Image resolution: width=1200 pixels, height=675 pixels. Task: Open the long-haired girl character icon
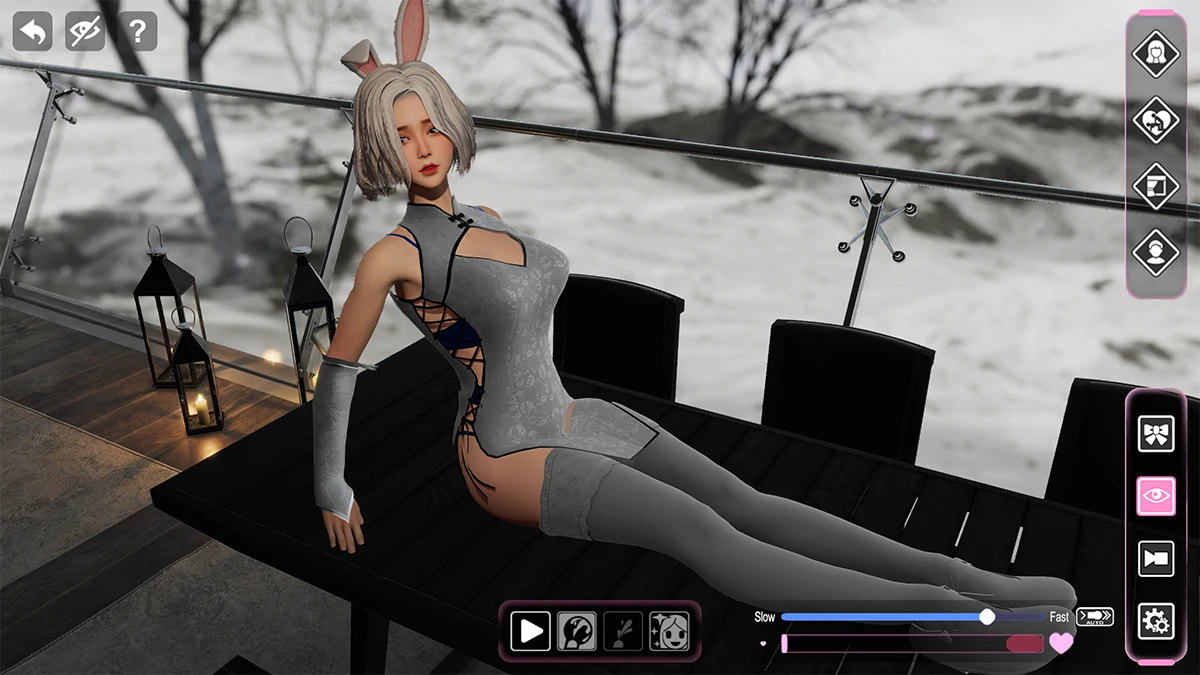tap(1156, 53)
